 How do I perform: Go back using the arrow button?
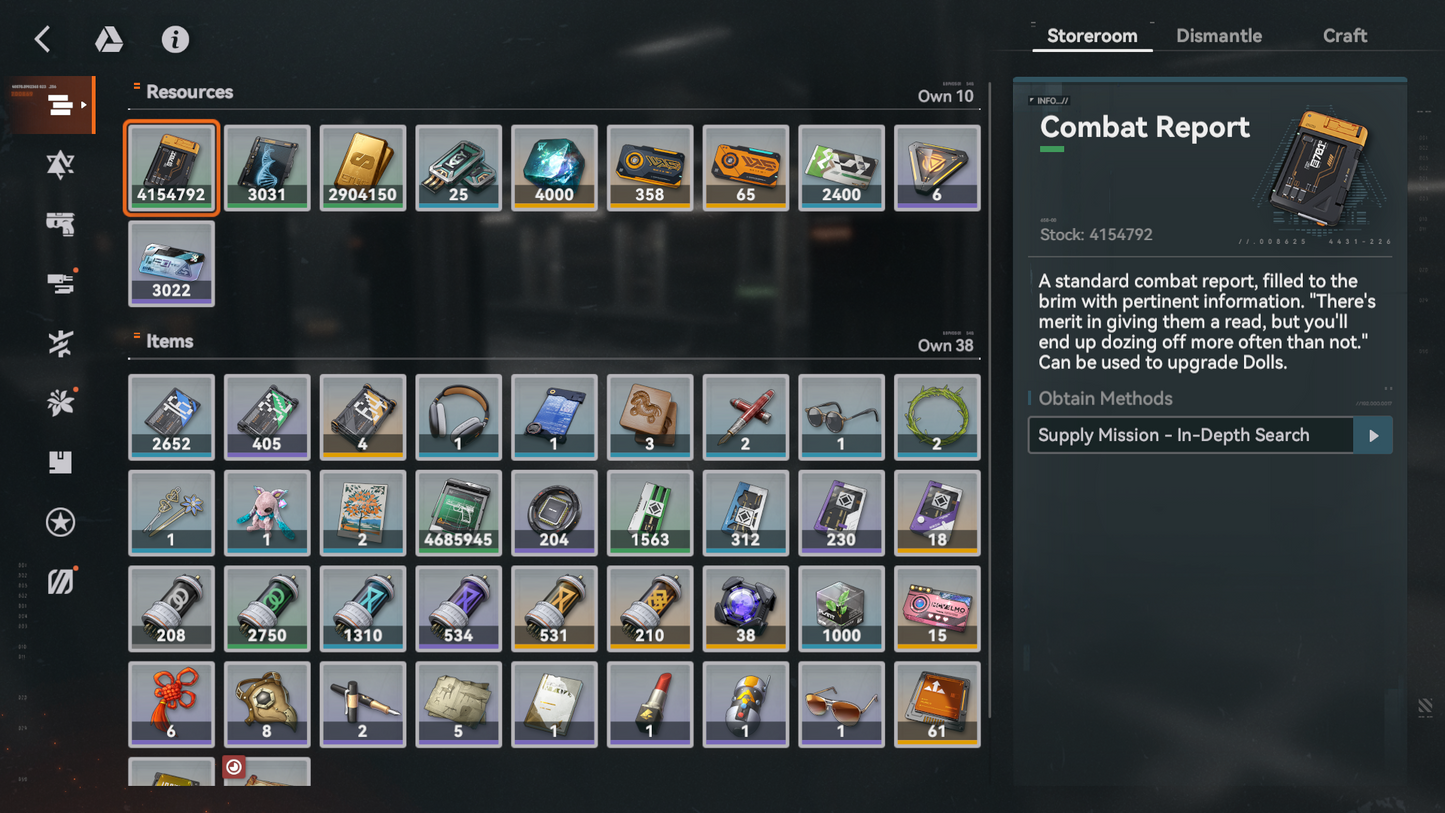(42, 39)
